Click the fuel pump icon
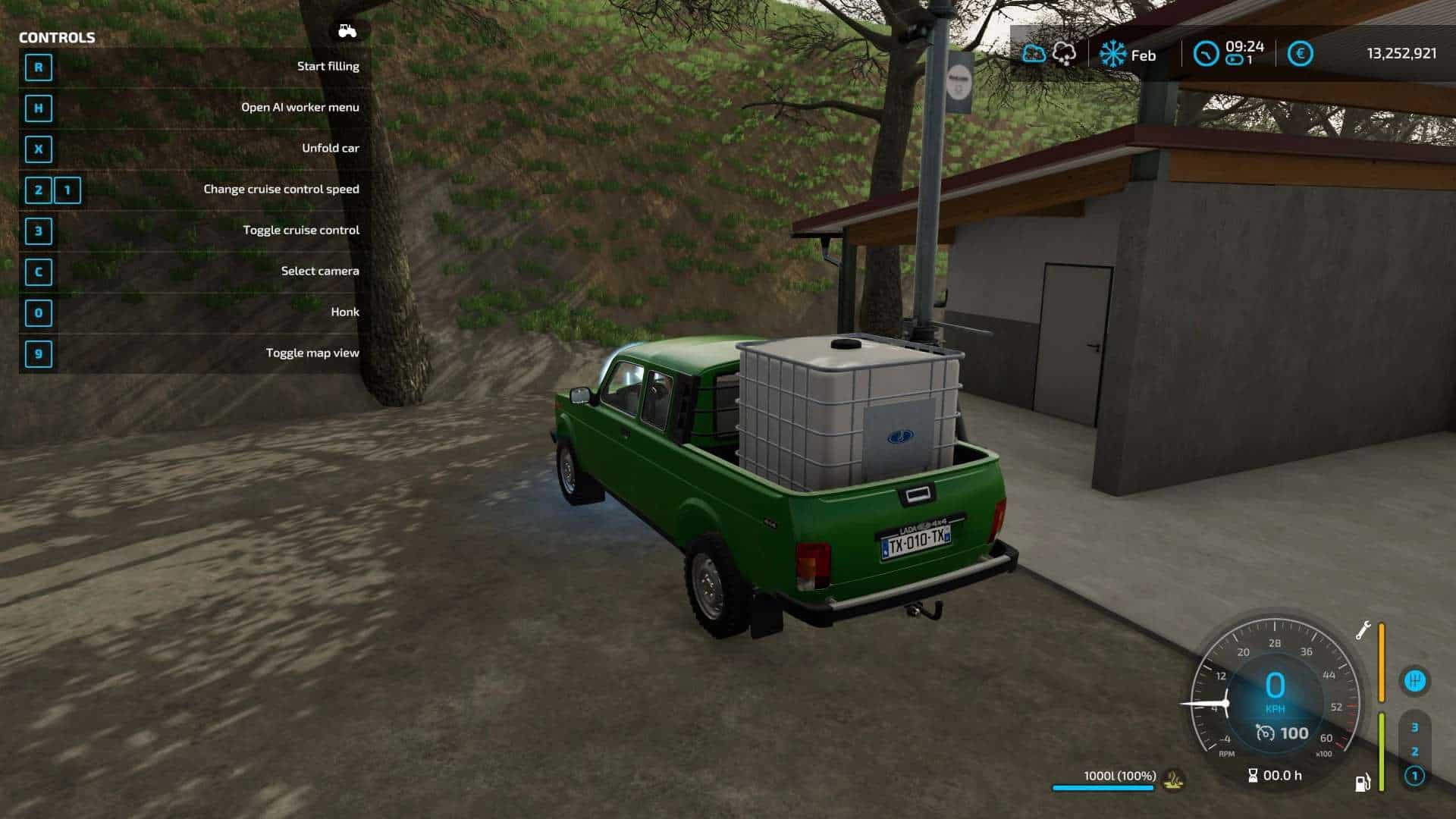This screenshot has height=819, width=1456. [x=1363, y=783]
